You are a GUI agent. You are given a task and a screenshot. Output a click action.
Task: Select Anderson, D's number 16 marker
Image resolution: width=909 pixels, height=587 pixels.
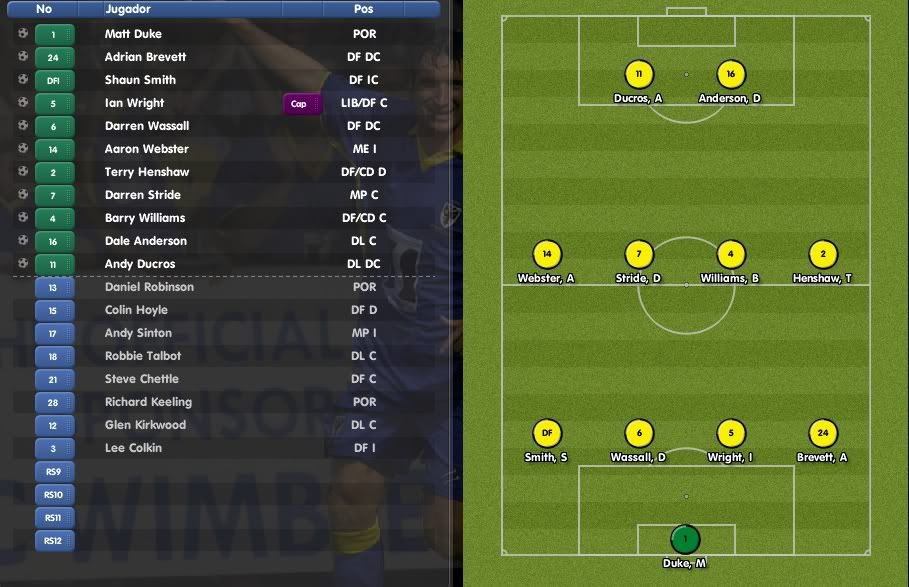(x=731, y=74)
